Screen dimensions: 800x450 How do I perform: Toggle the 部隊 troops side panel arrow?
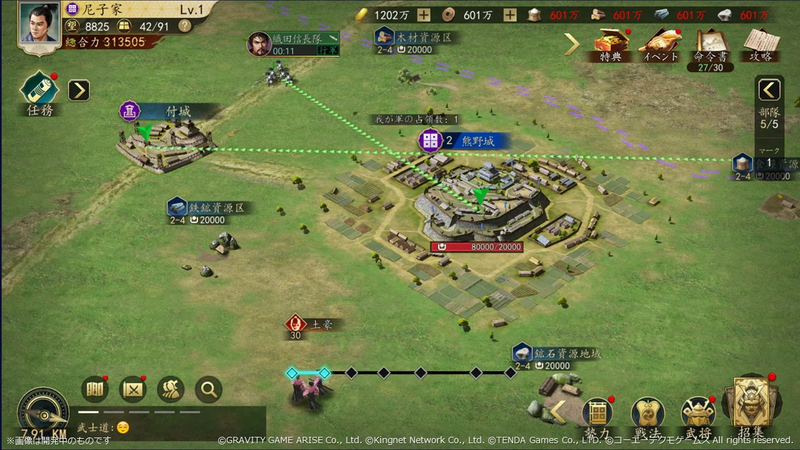[768, 89]
